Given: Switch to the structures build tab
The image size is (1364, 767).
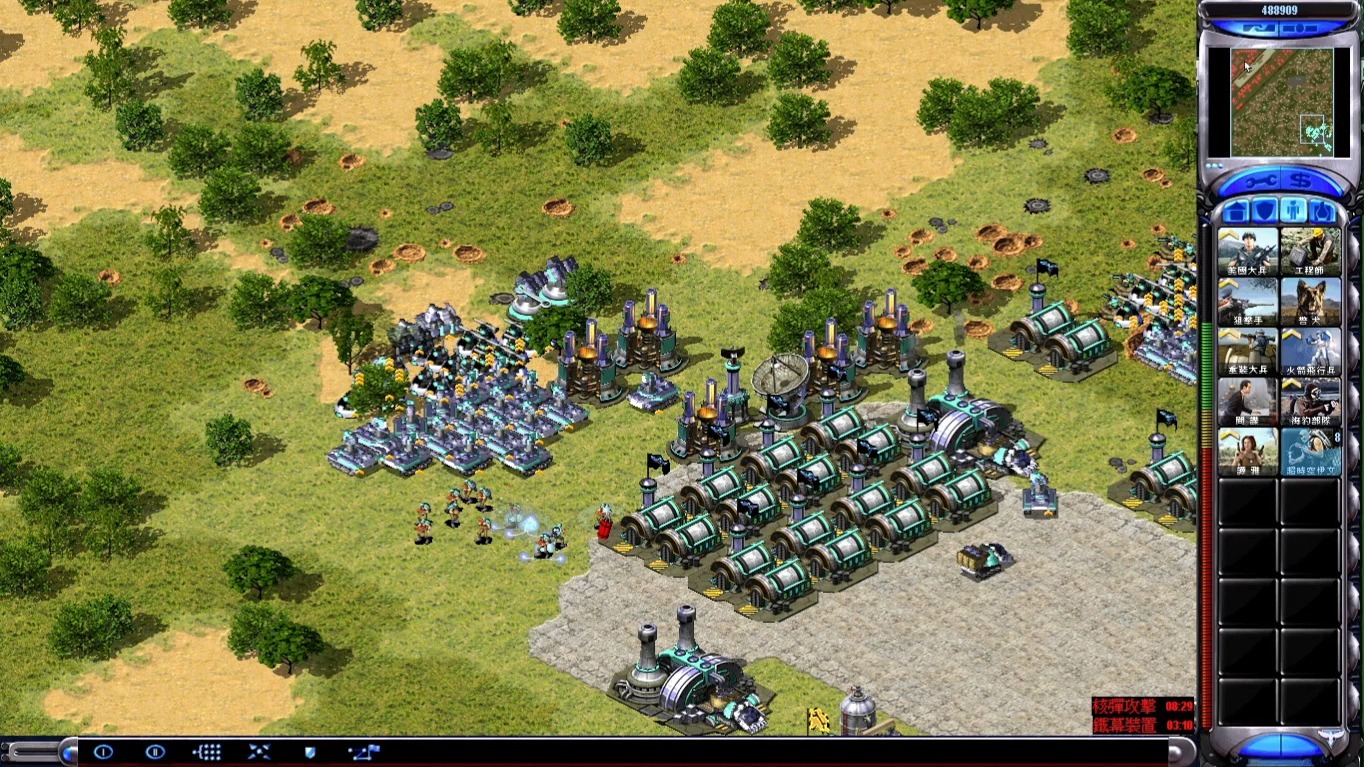Looking at the screenshot, I should tap(1237, 211).
